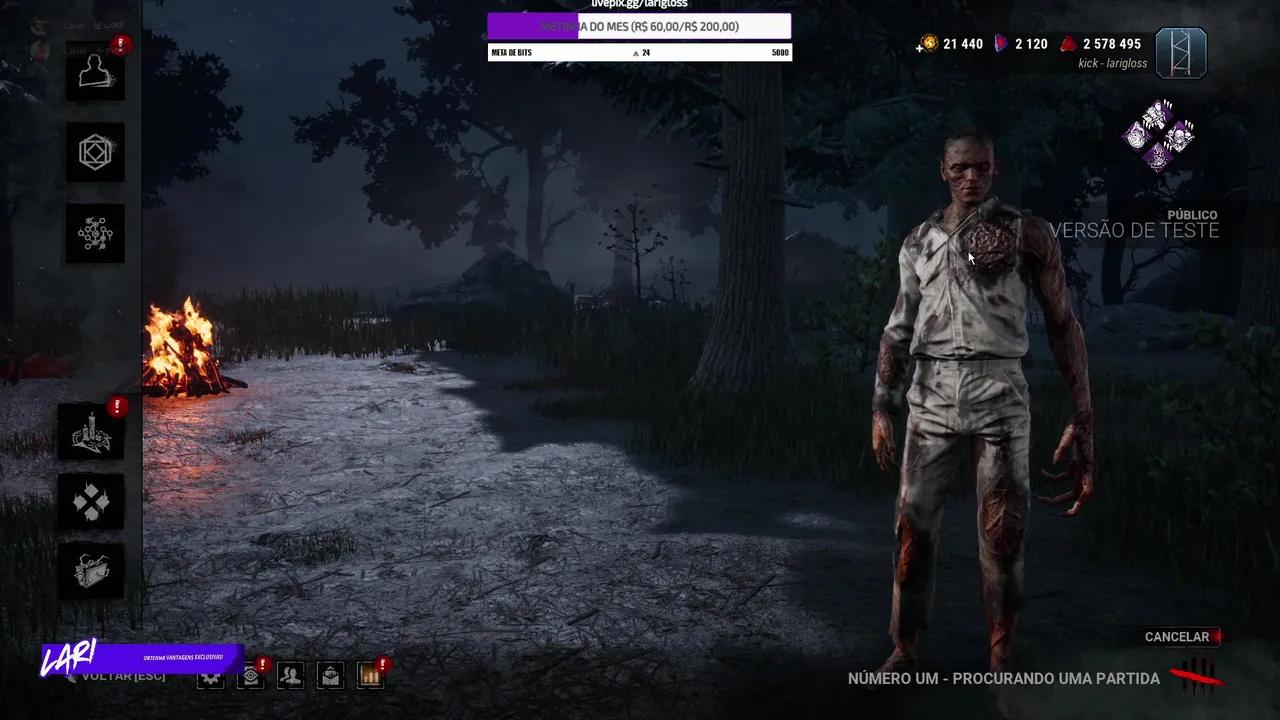The image size is (1280, 720).
Task: Open the newsletter mail icon
Action: [329, 676]
